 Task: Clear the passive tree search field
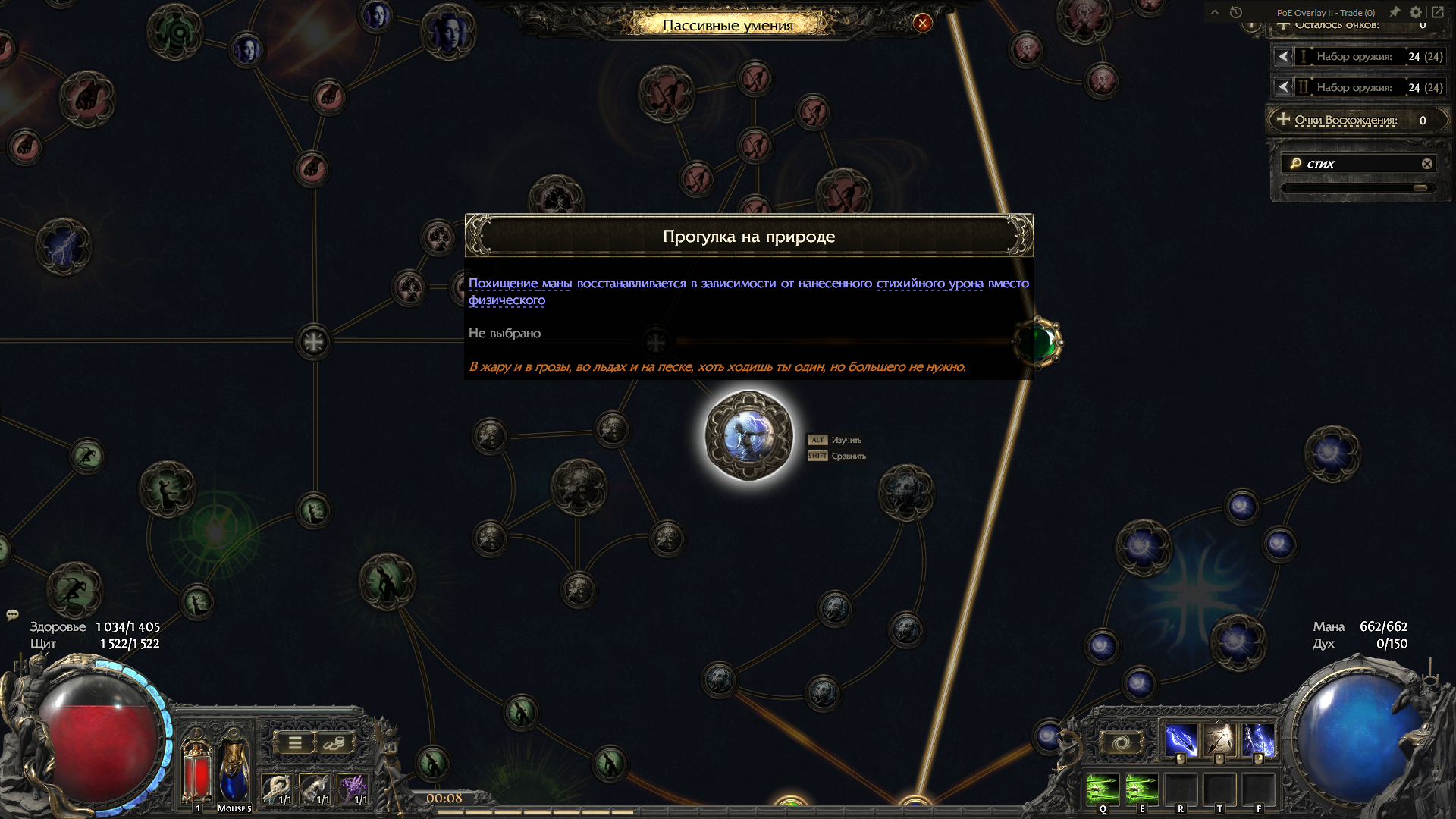tap(1426, 164)
